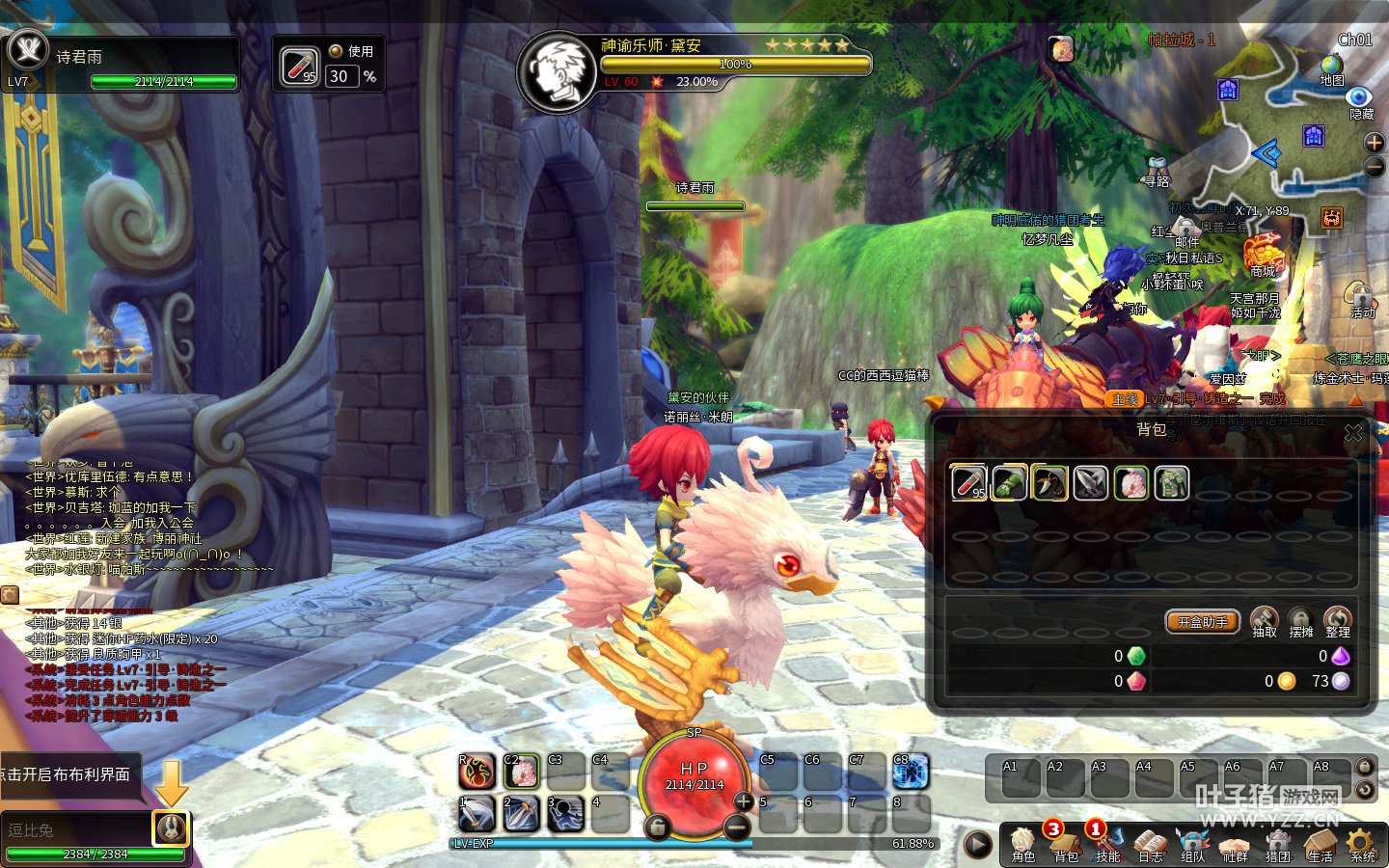The width and height of the screenshot is (1389, 868).
Task: Open the 商城 shop treasure chest
Action: 1263,256
